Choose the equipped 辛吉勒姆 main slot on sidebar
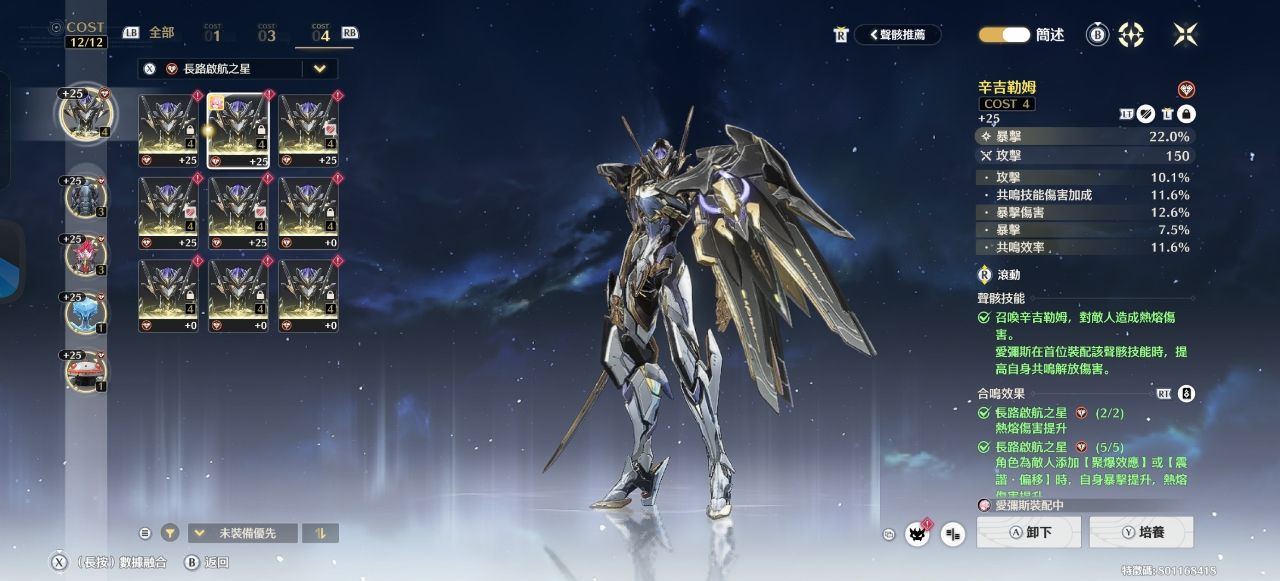 (85, 114)
